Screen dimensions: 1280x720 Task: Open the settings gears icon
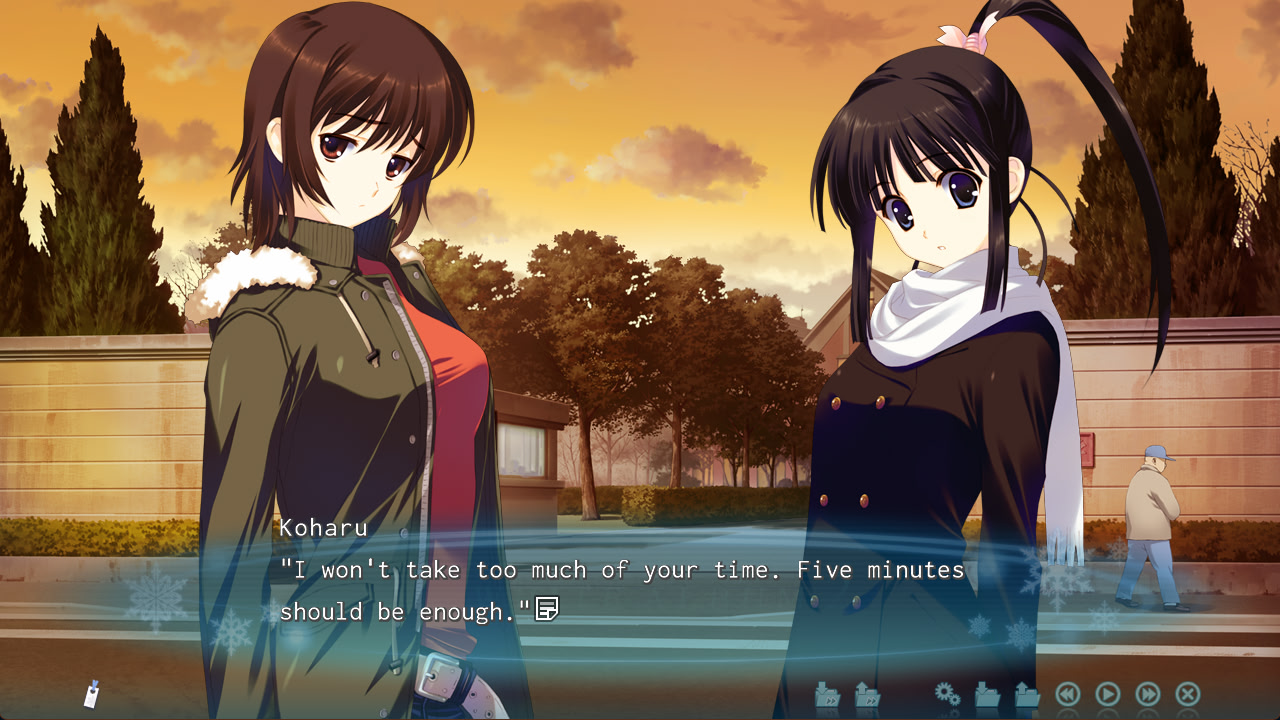(945, 692)
